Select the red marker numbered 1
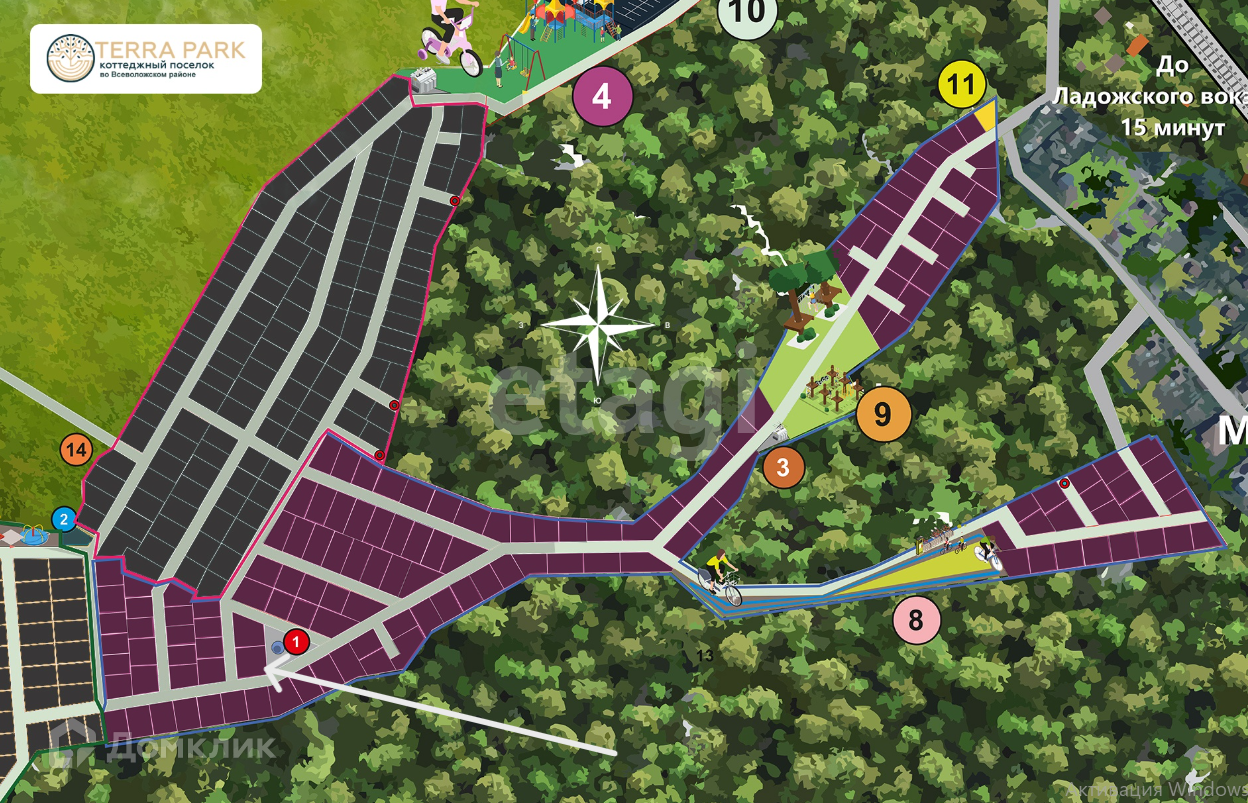The image size is (1248, 803). (x=297, y=642)
